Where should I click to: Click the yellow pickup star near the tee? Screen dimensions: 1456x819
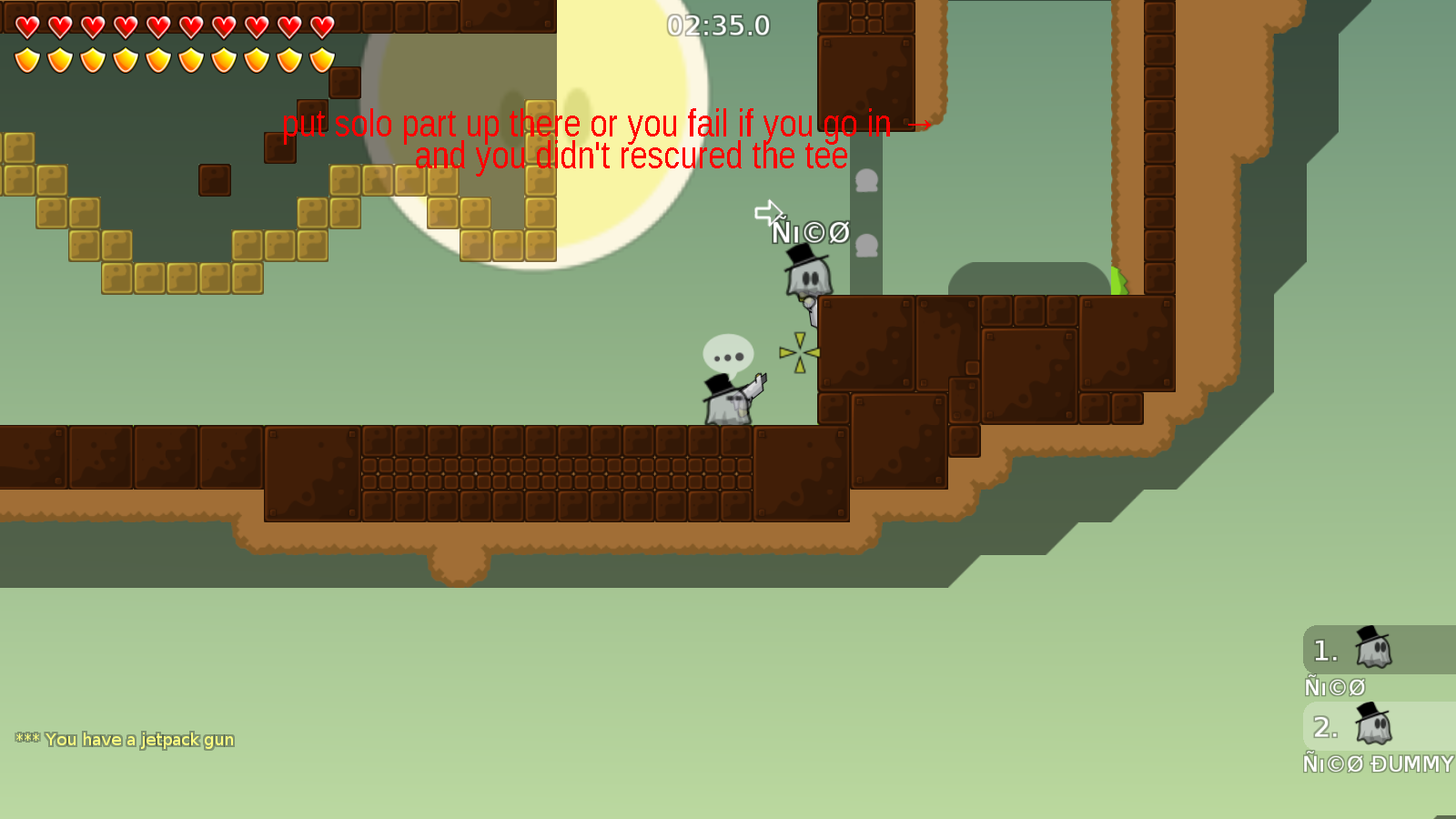pyautogui.click(x=799, y=350)
